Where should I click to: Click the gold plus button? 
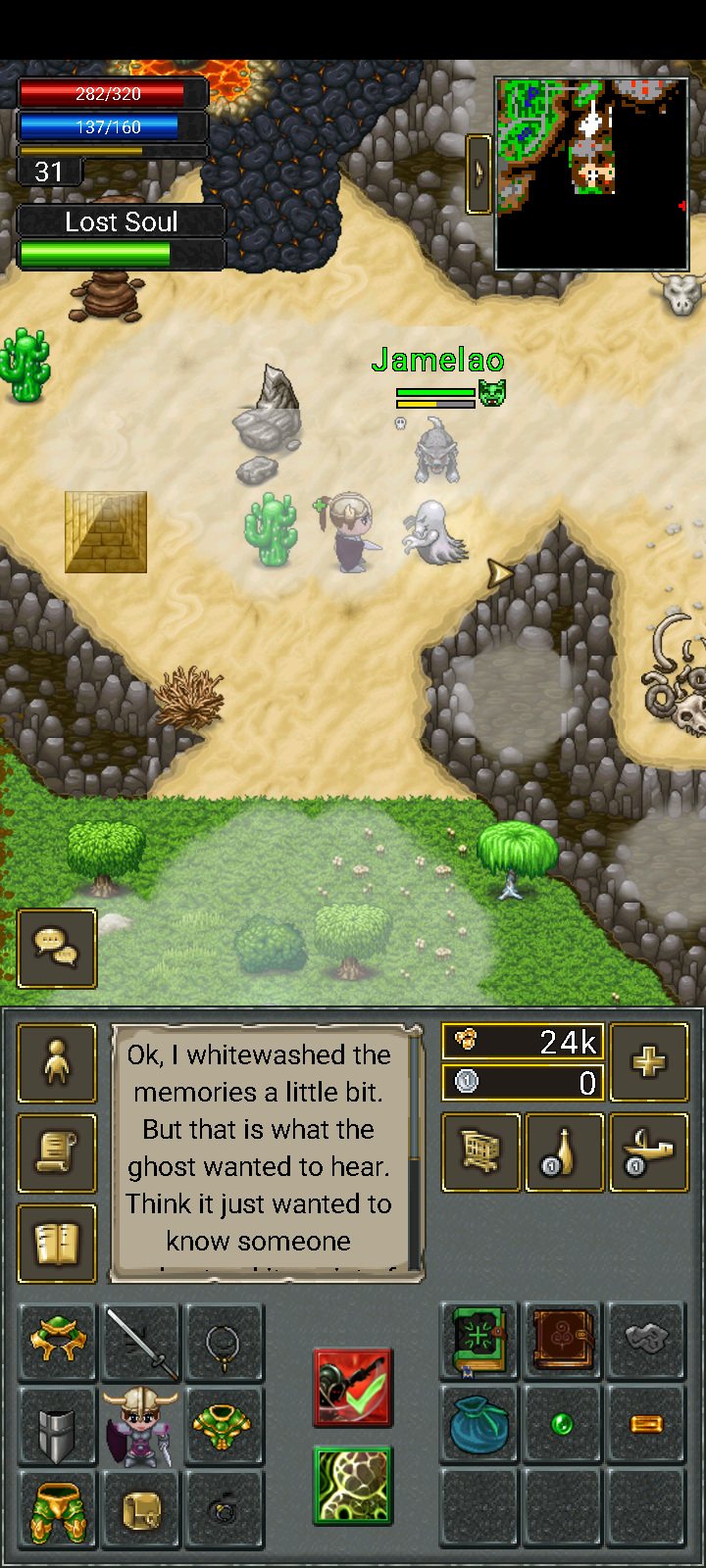point(648,1062)
